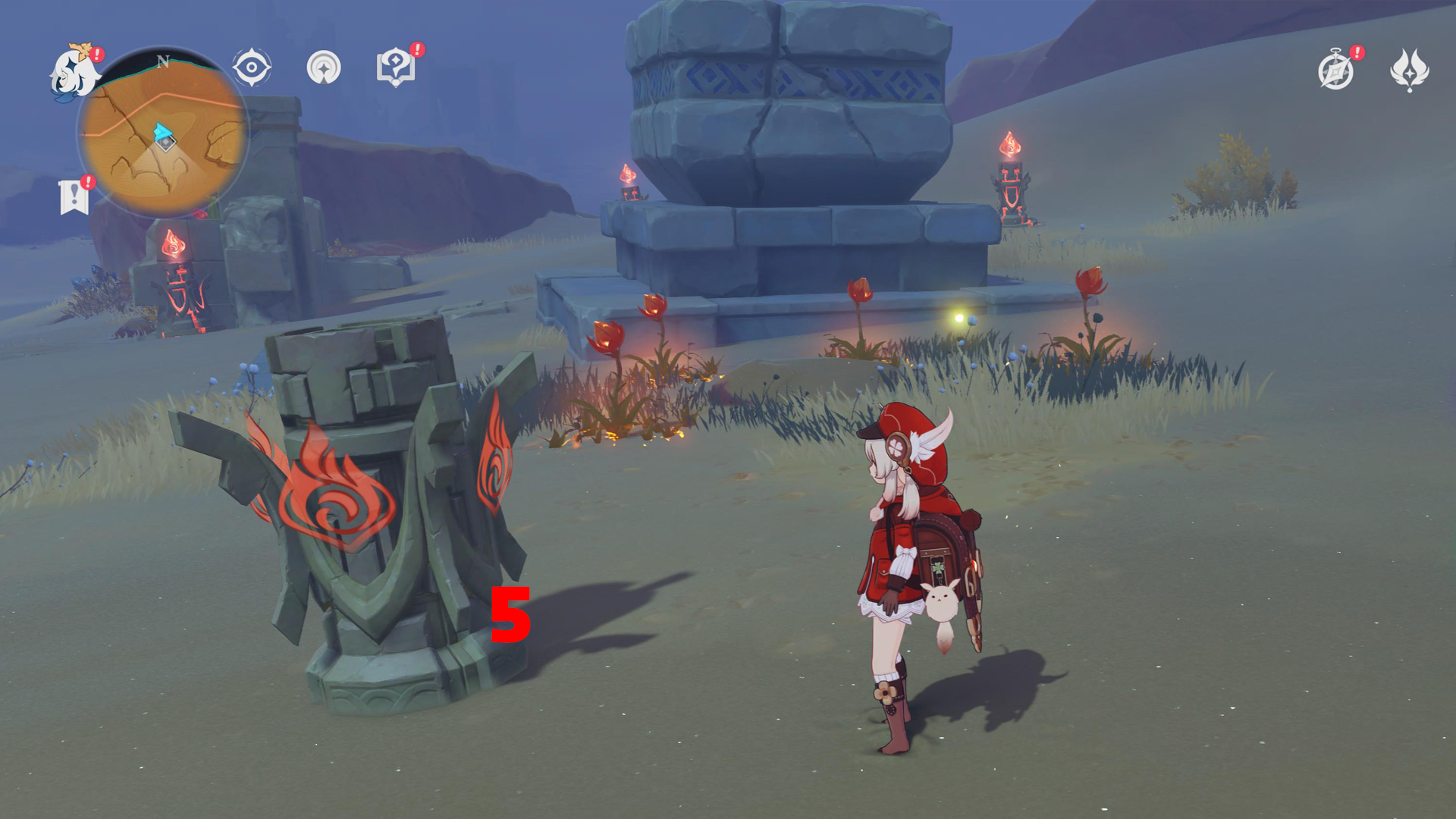This screenshot has width=1456, height=819.
Task: Open the Adventurer Handbook guide icon
Action: [x=396, y=67]
